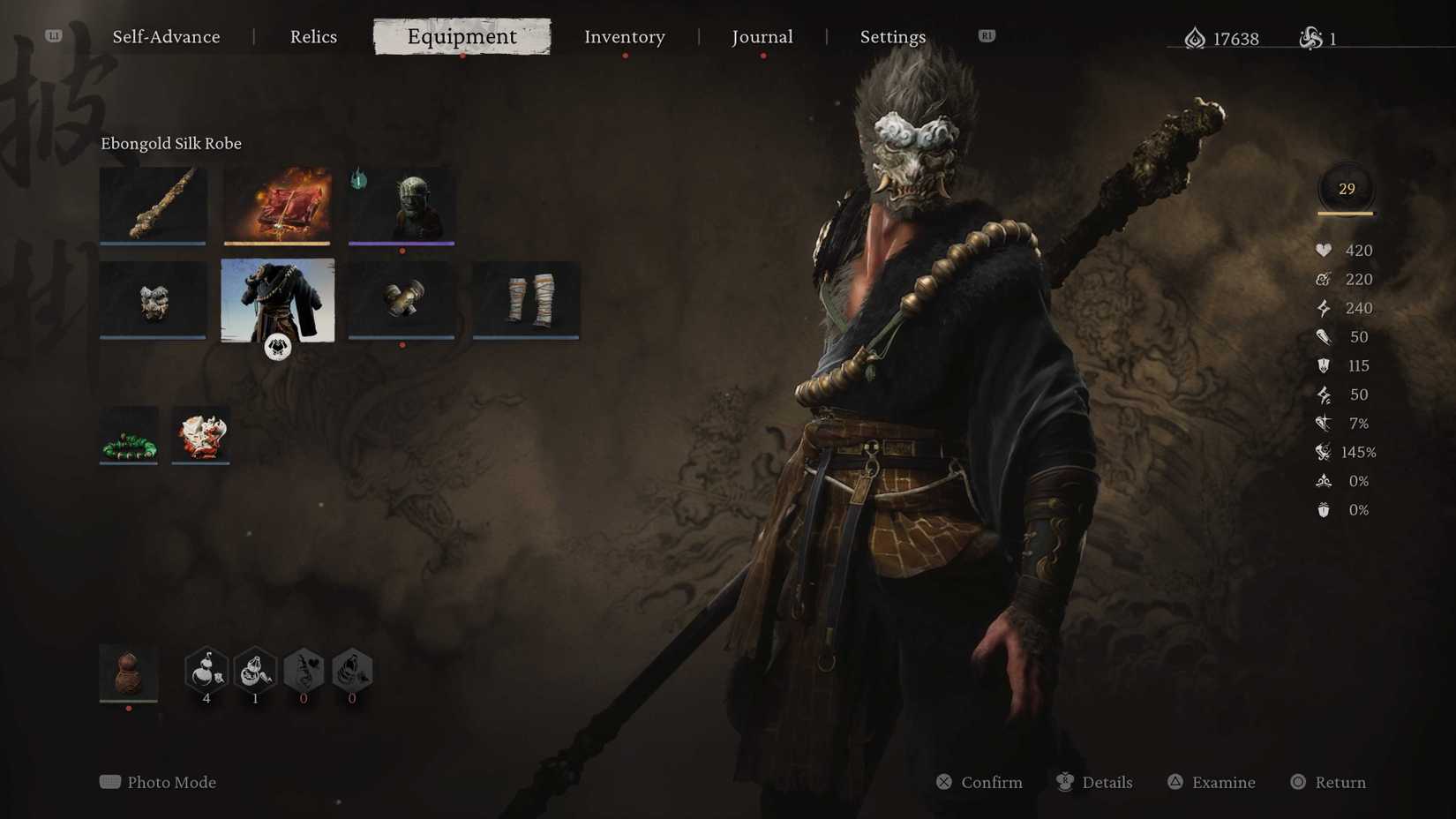Select the Ebongold Silk Robe slot
1456x819 pixels.
coord(277,300)
